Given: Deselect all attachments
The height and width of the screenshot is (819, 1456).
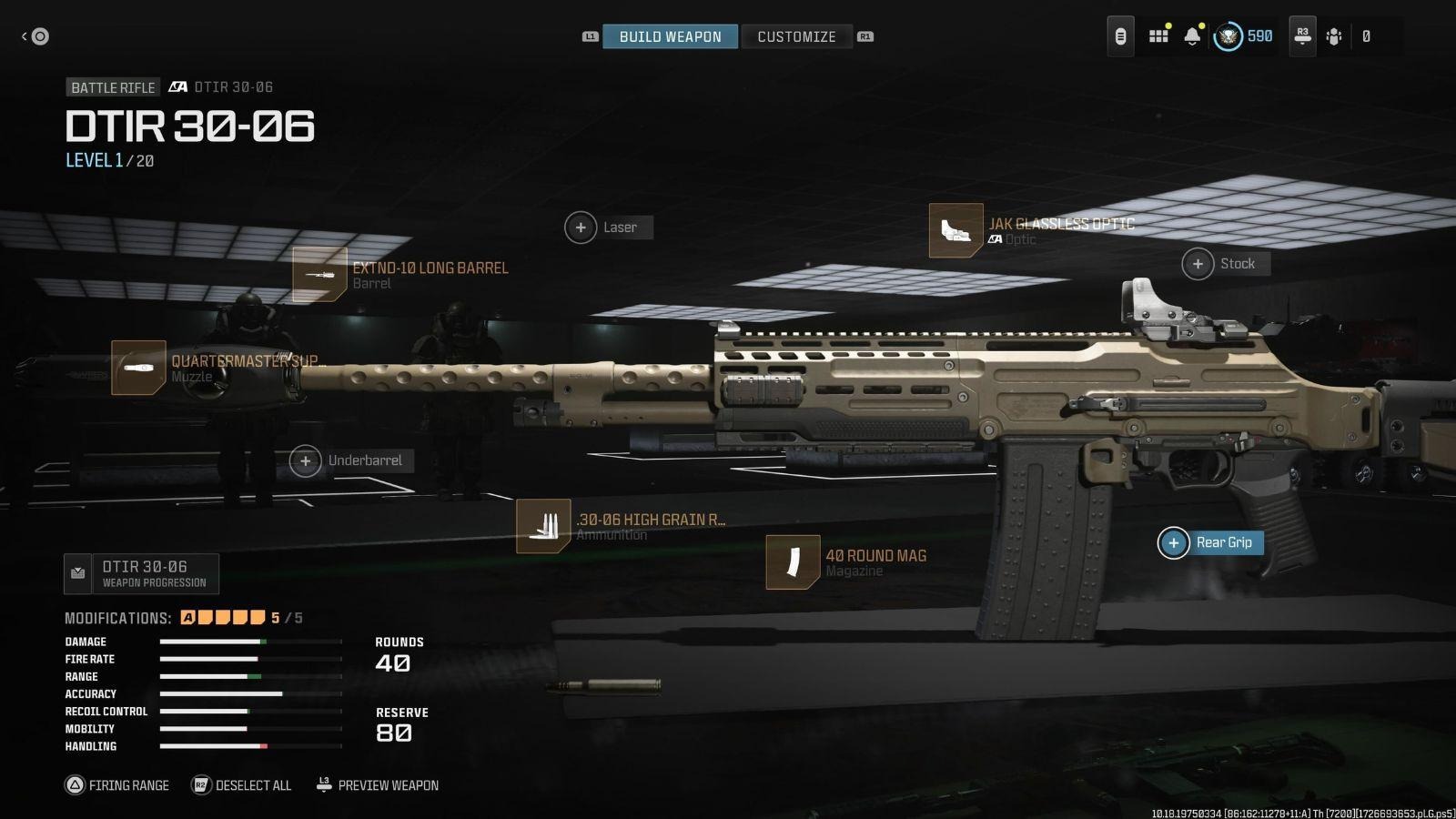Looking at the screenshot, I should 242,785.
